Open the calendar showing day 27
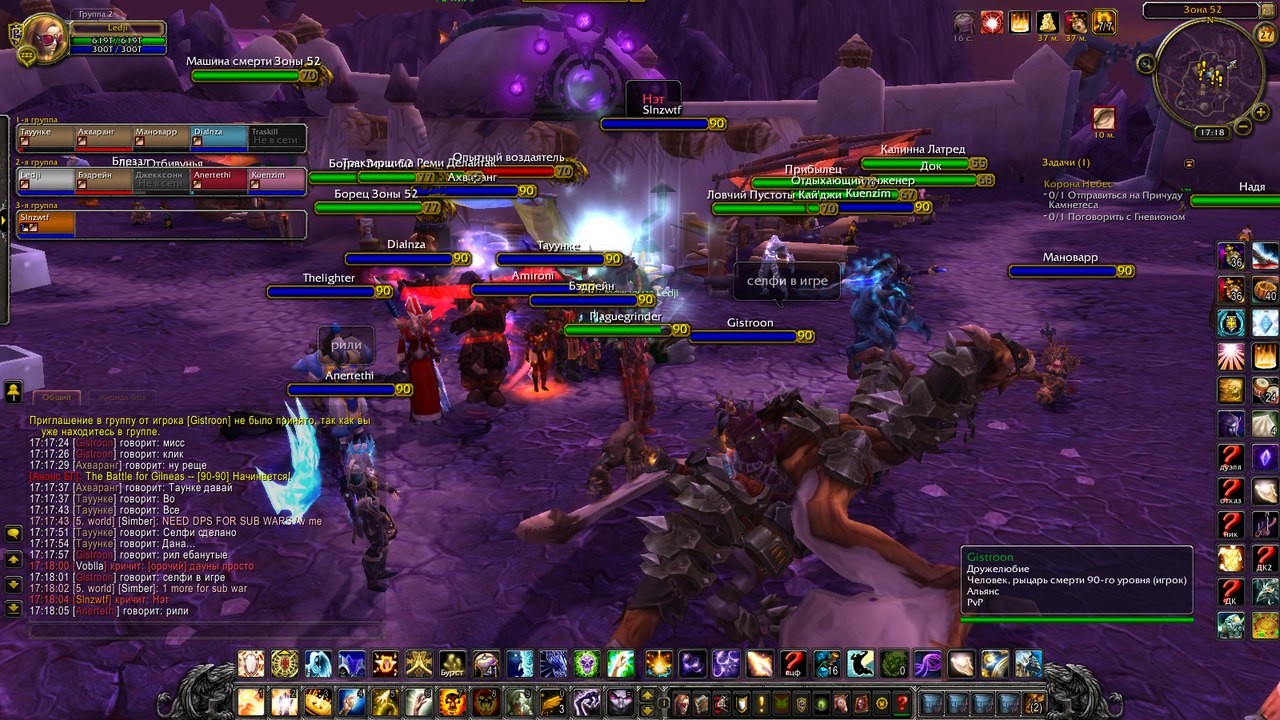Viewport: 1280px width, 720px height. tap(1264, 35)
